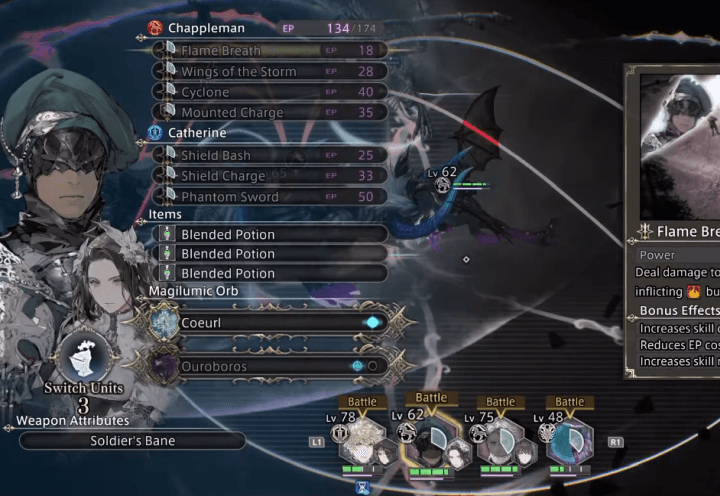Choose the Lv 48 battle unit portrait
Viewport: 720px width, 496px height.
pyautogui.click(x=570, y=440)
